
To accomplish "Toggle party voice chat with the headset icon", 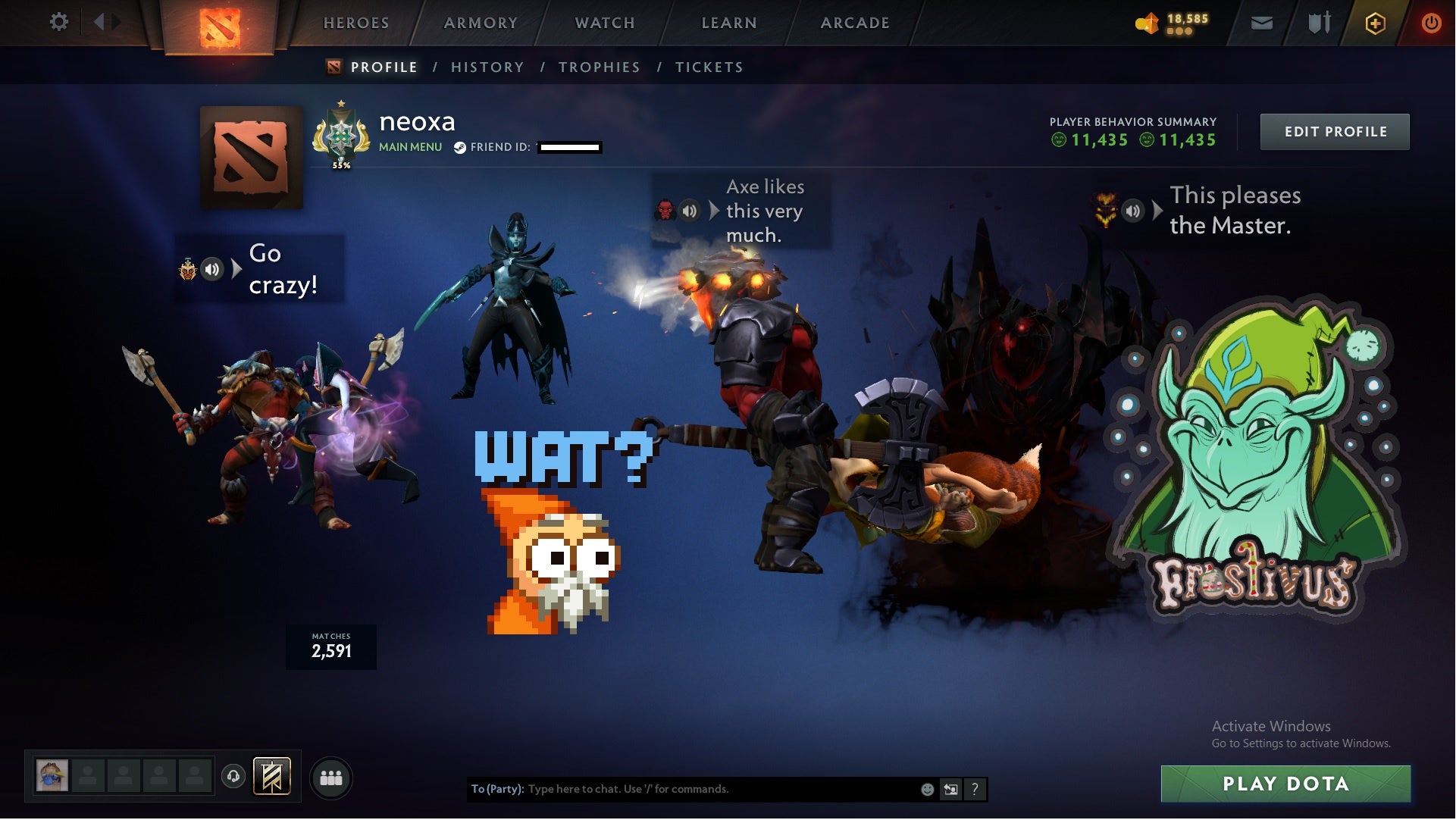I will [x=233, y=776].
